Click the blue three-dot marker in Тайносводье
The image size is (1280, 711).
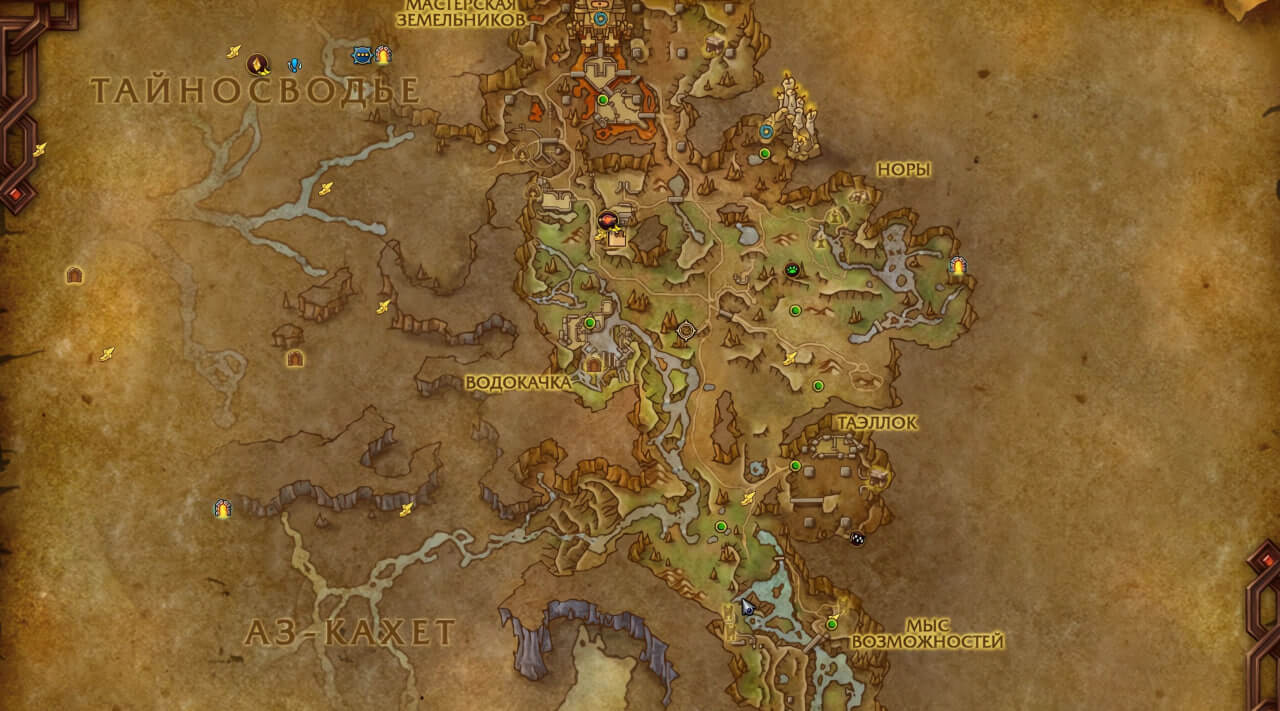coord(361,55)
